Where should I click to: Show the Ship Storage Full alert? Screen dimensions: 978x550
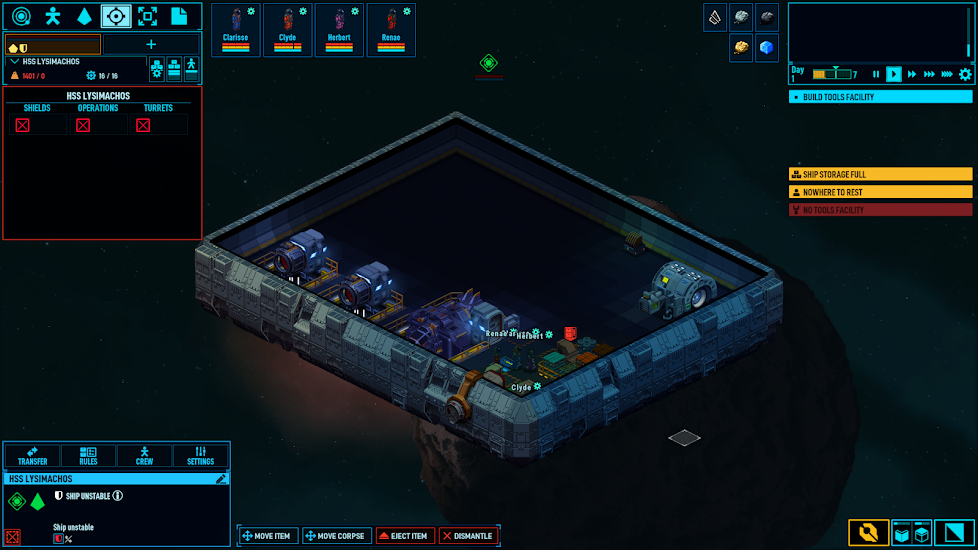pyautogui.click(x=880, y=174)
